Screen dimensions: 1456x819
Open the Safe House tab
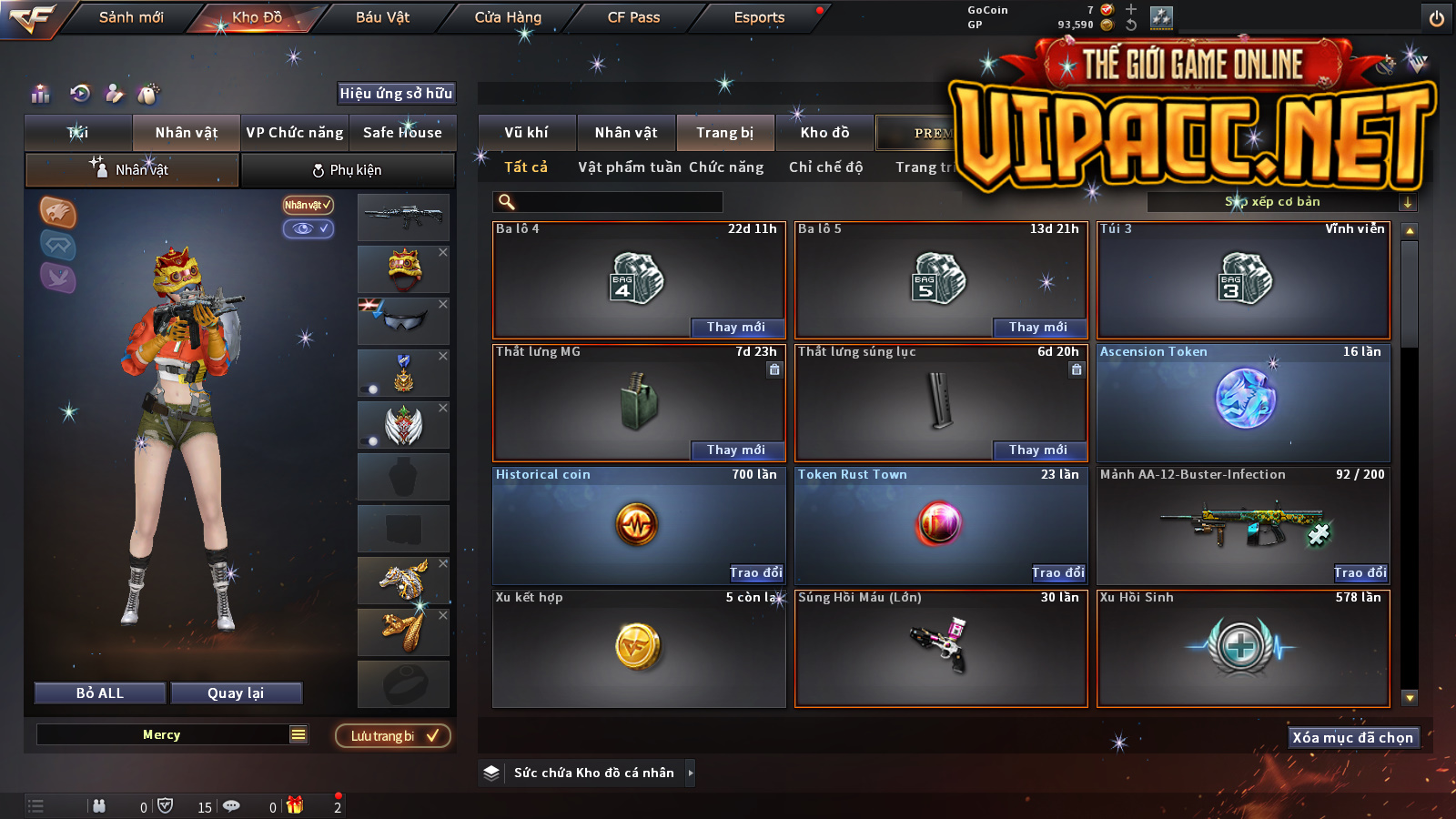(x=402, y=133)
